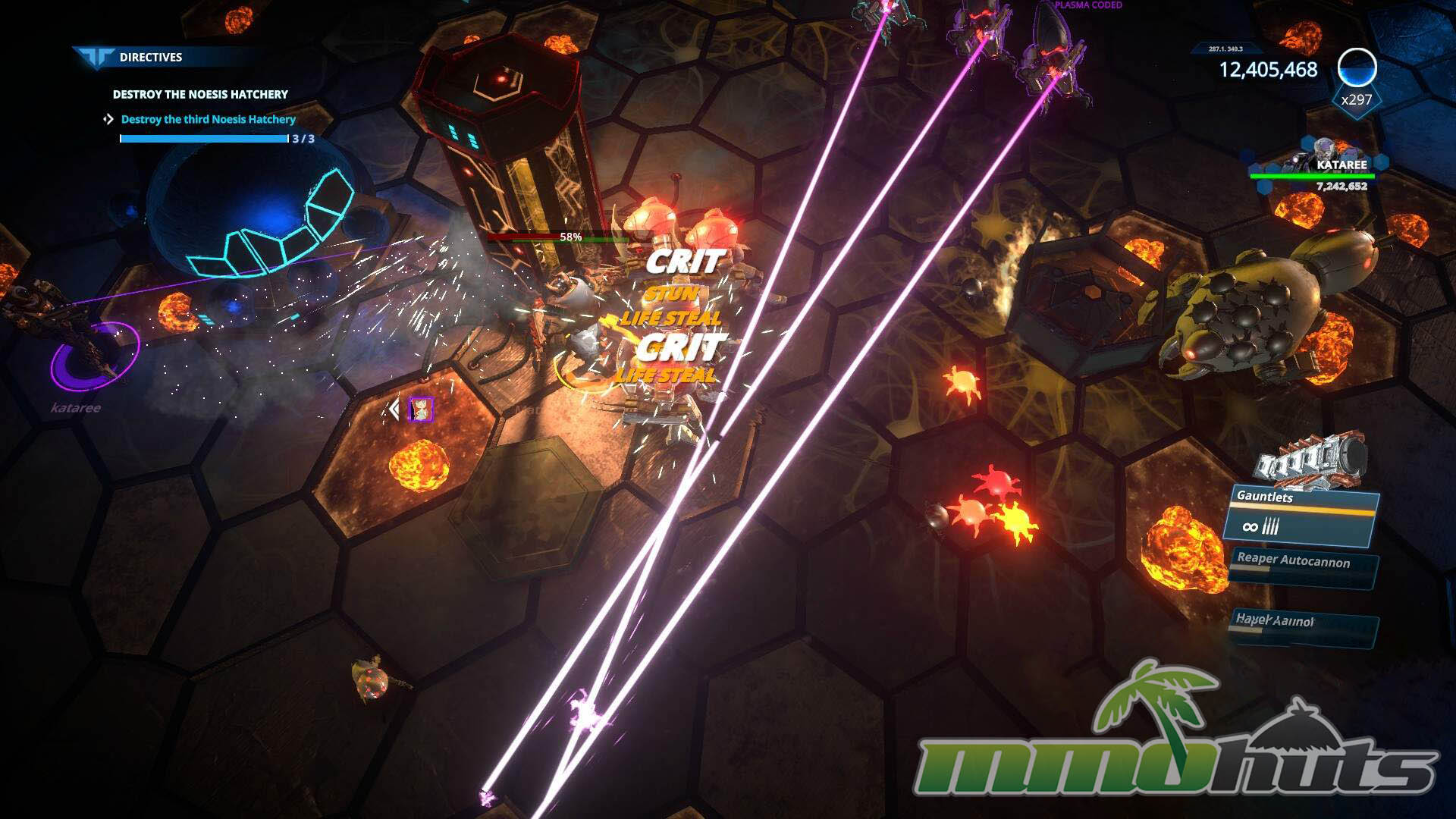Select the Gauntlets weapon slot

pyautogui.click(x=1301, y=516)
